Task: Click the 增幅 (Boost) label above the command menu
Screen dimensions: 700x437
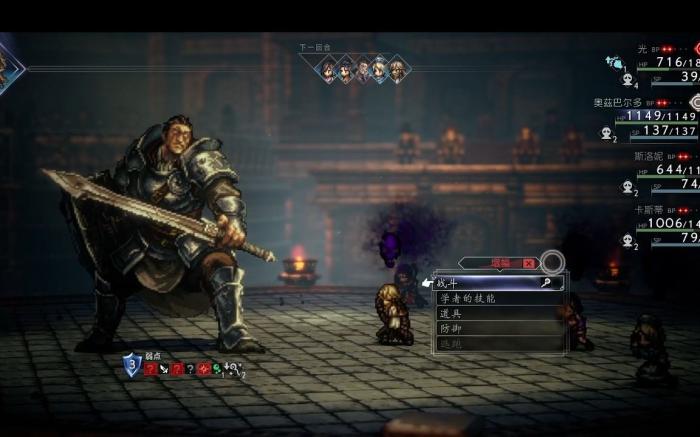Action: click(x=500, y=263)
